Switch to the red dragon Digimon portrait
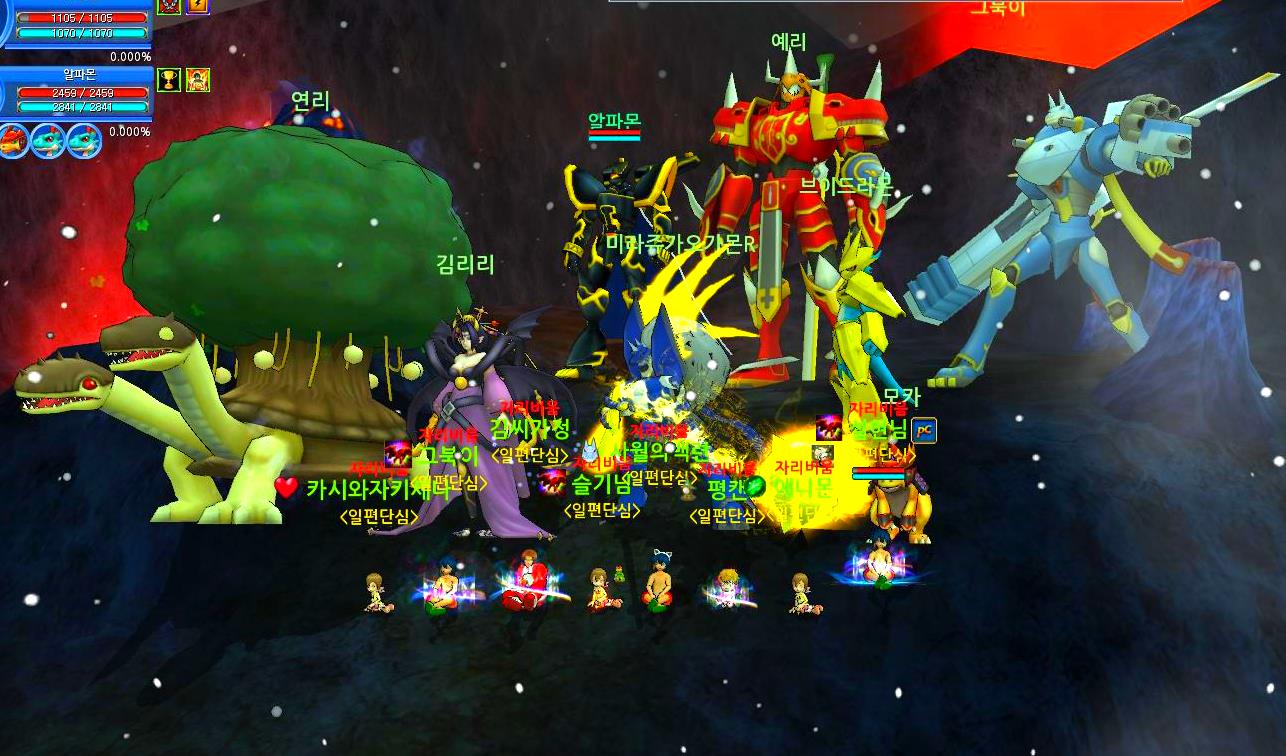 pyautogui.click(x=14, y=140)
